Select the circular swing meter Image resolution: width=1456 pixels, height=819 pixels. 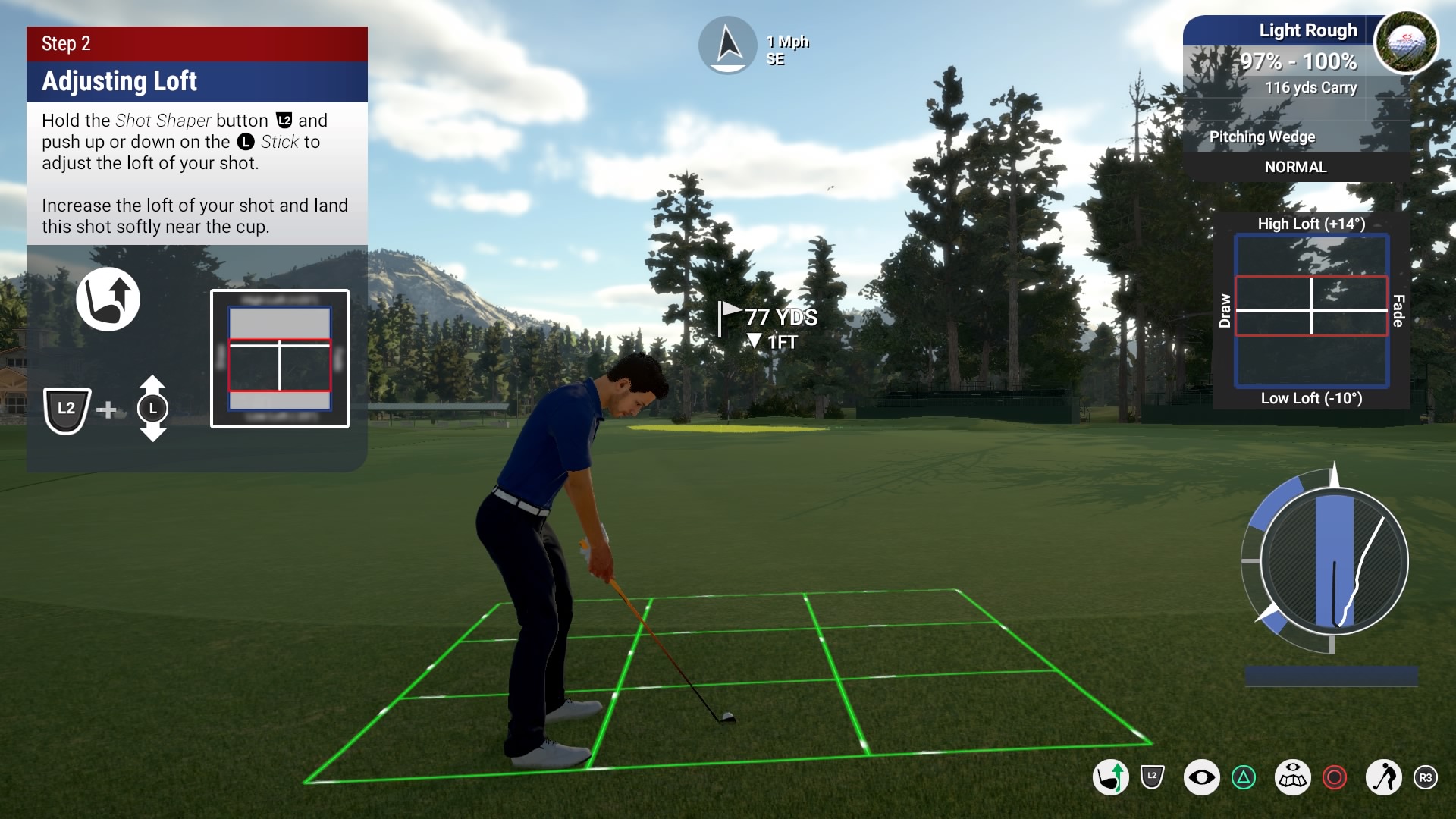point(1333,562)
